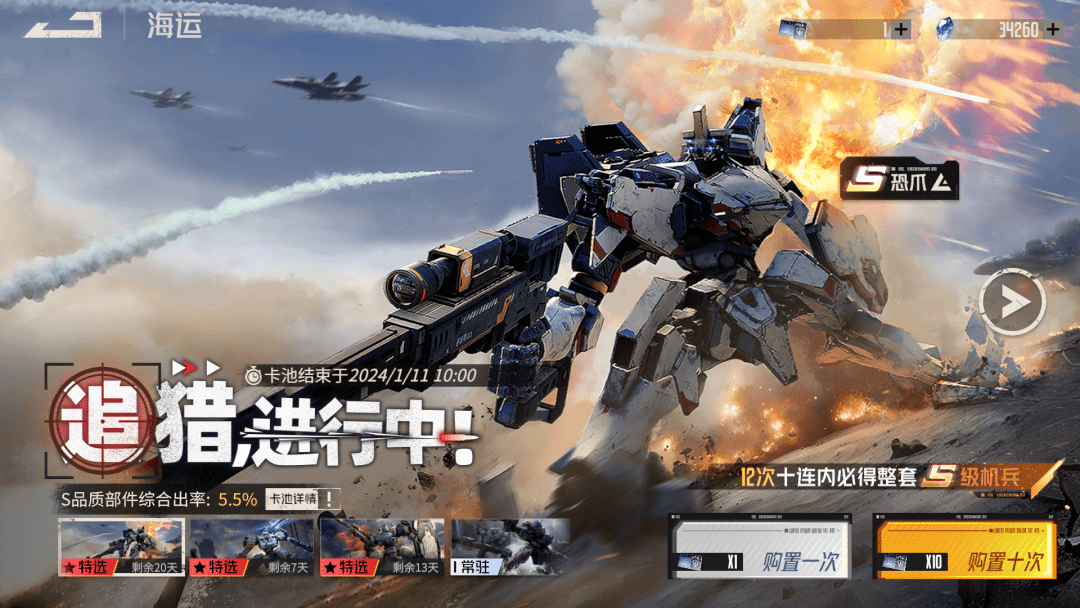
Task: Add more tickets with the plus button
Action: (x=901, y=29)
